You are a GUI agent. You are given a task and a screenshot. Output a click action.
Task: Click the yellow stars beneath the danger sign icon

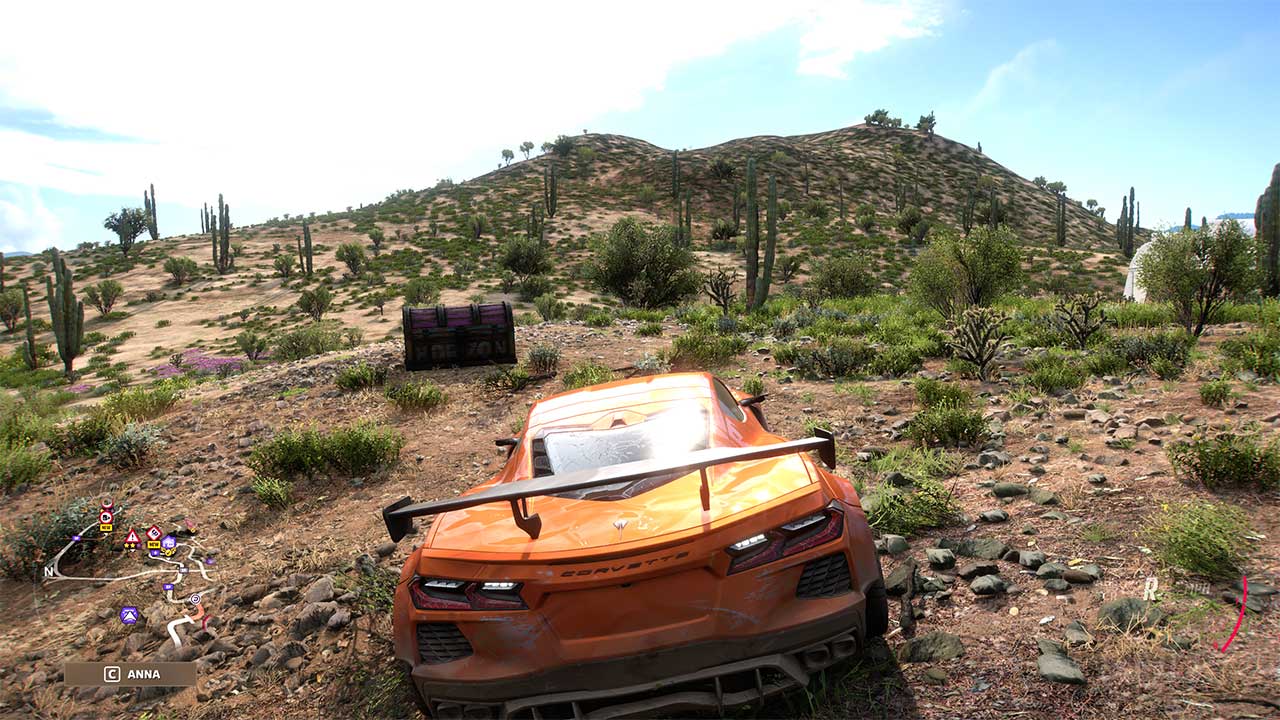point(131,545)
